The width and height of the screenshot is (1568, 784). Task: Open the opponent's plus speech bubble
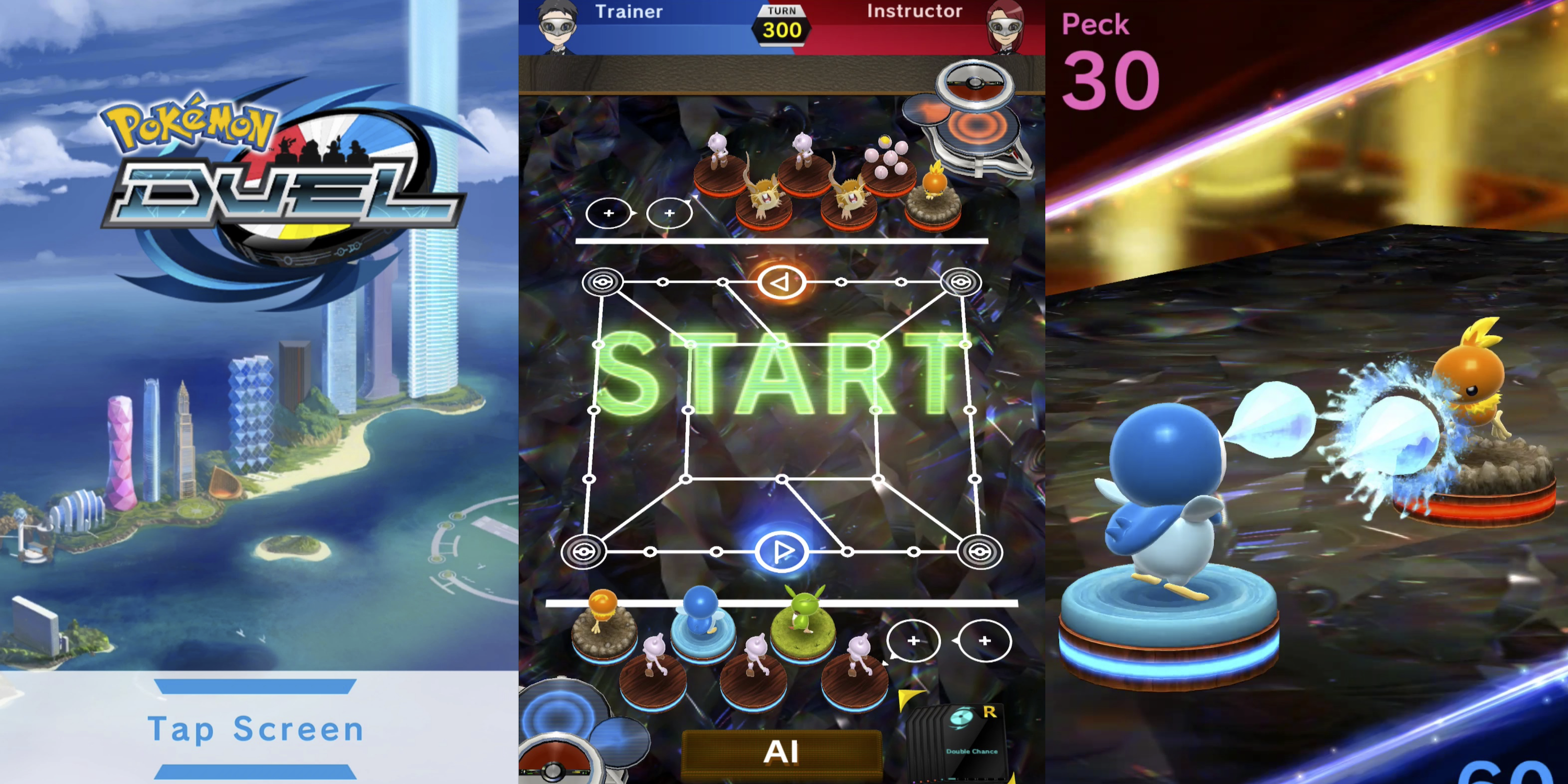(x=609, y=213)
